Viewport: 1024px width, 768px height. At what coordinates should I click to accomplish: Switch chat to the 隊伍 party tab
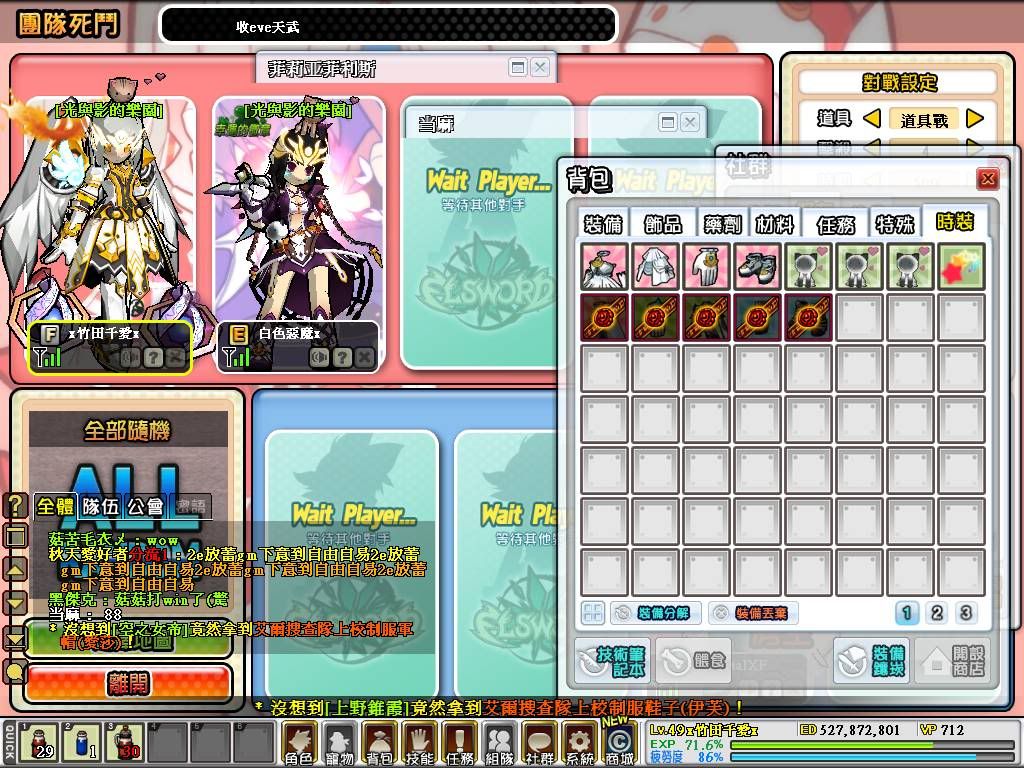(100, 506)
